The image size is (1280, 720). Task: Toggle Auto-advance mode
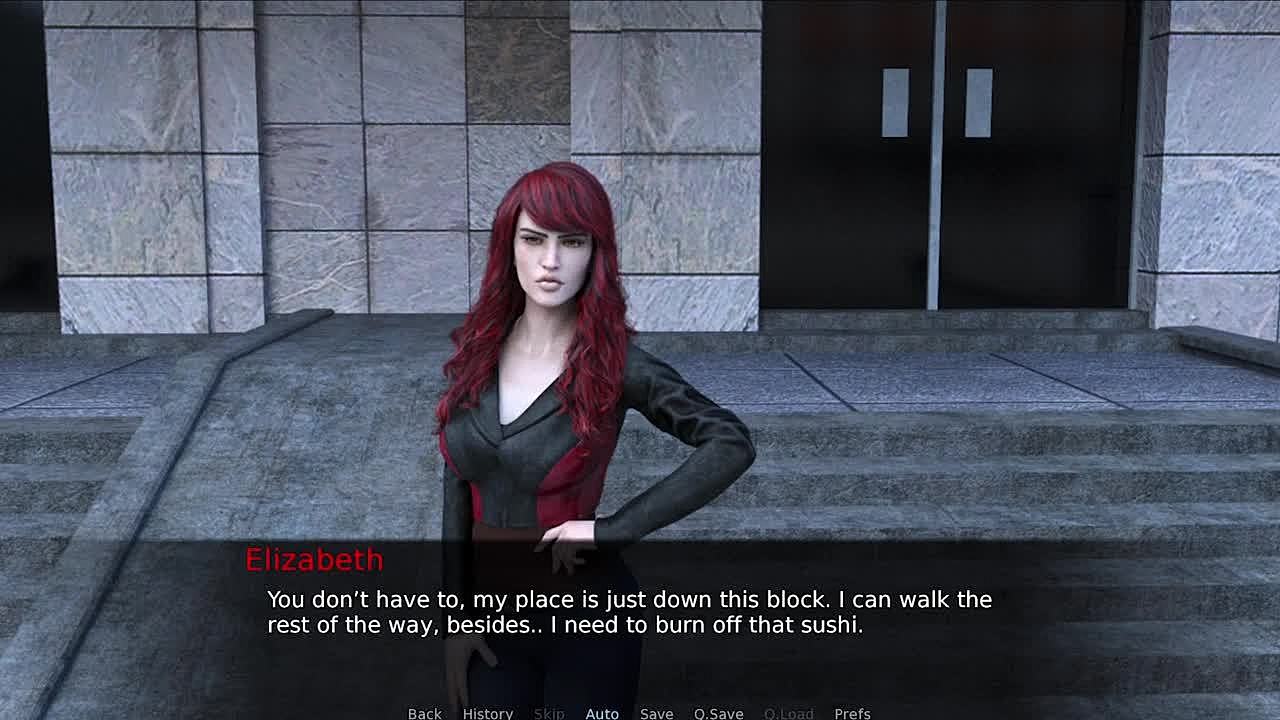pyautogui.click(x=601, y=713)
